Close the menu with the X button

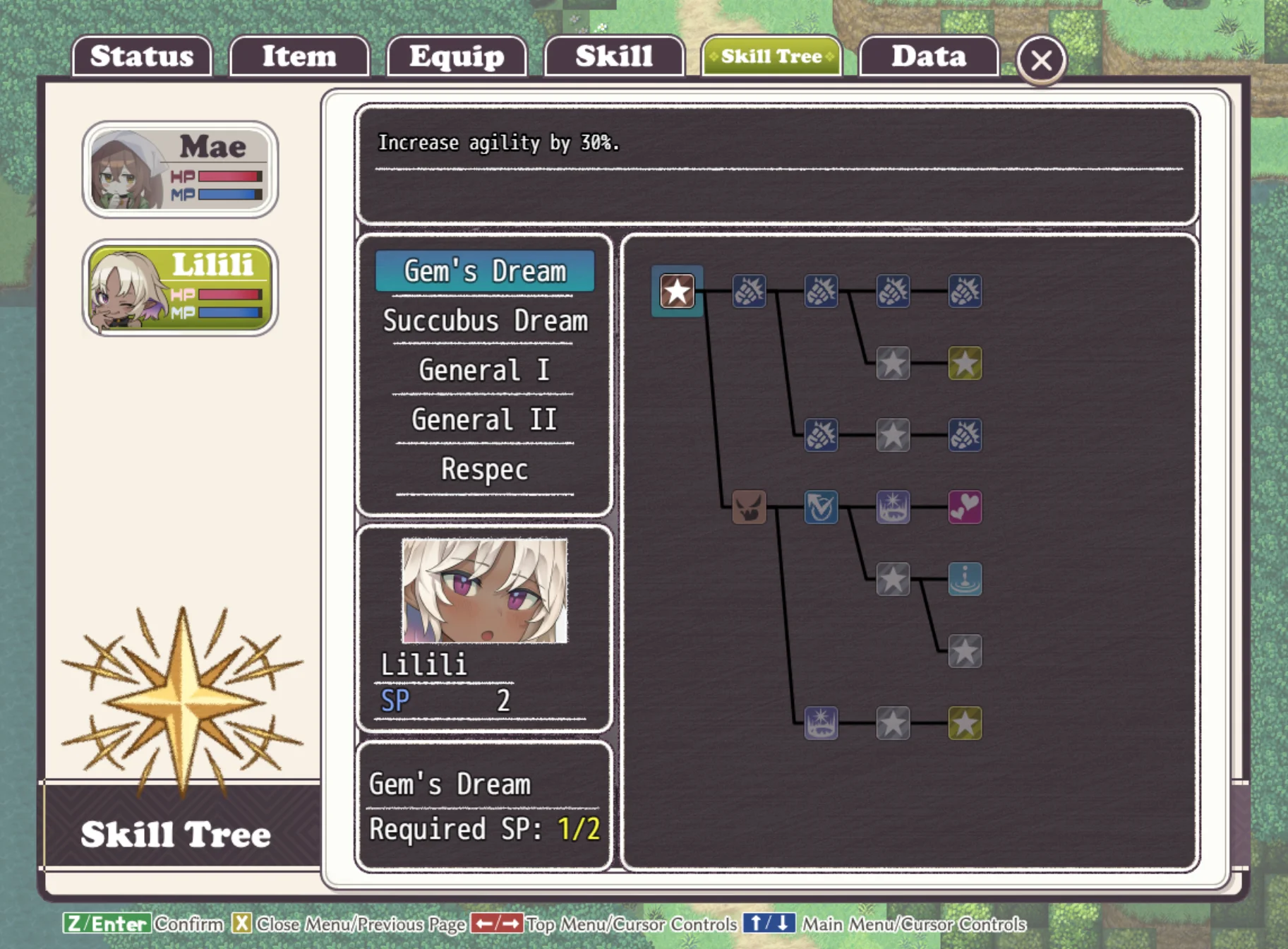pos(1041,60)
